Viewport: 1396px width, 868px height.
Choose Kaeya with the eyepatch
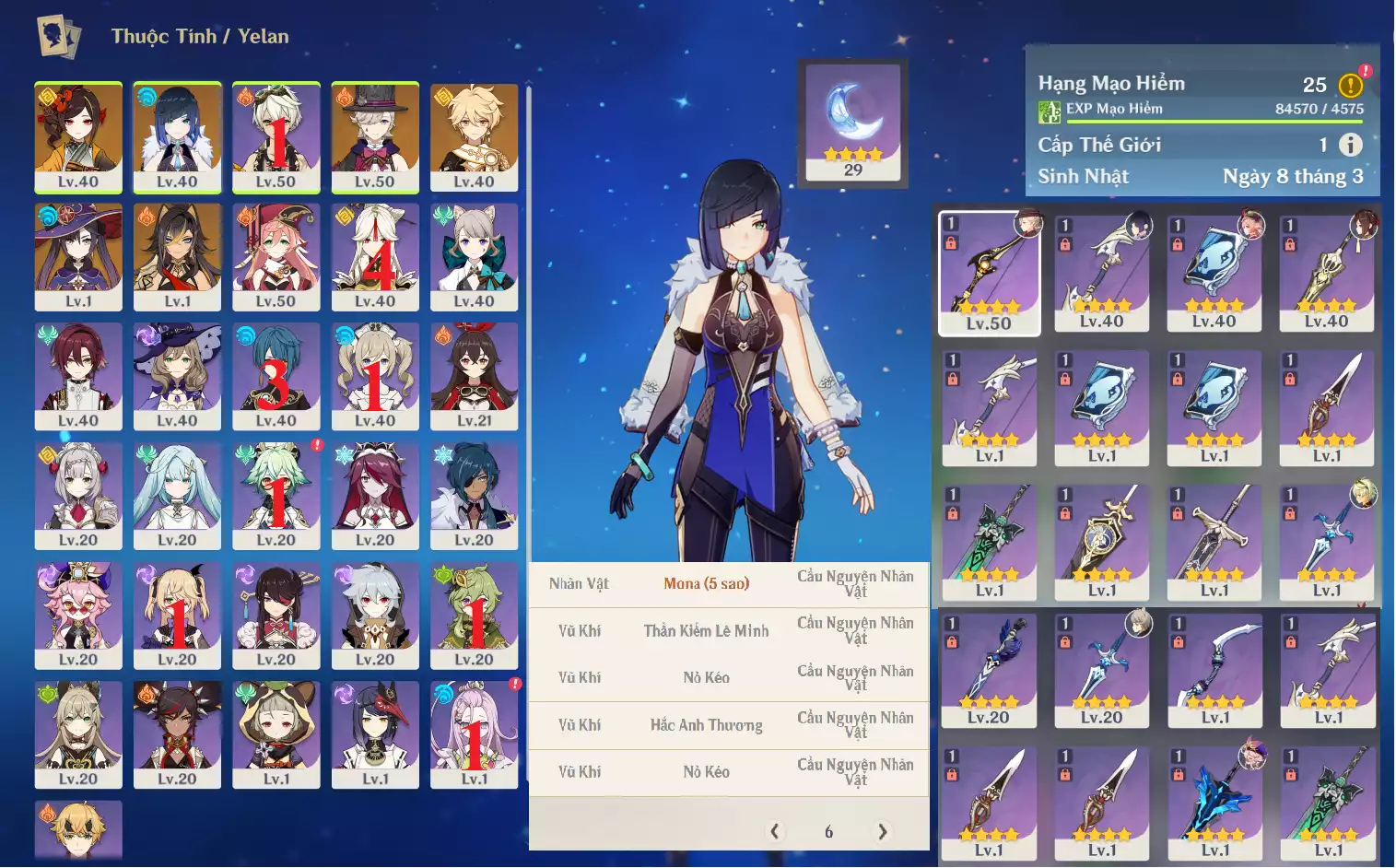pyautogui.click(x=474, y=495)
